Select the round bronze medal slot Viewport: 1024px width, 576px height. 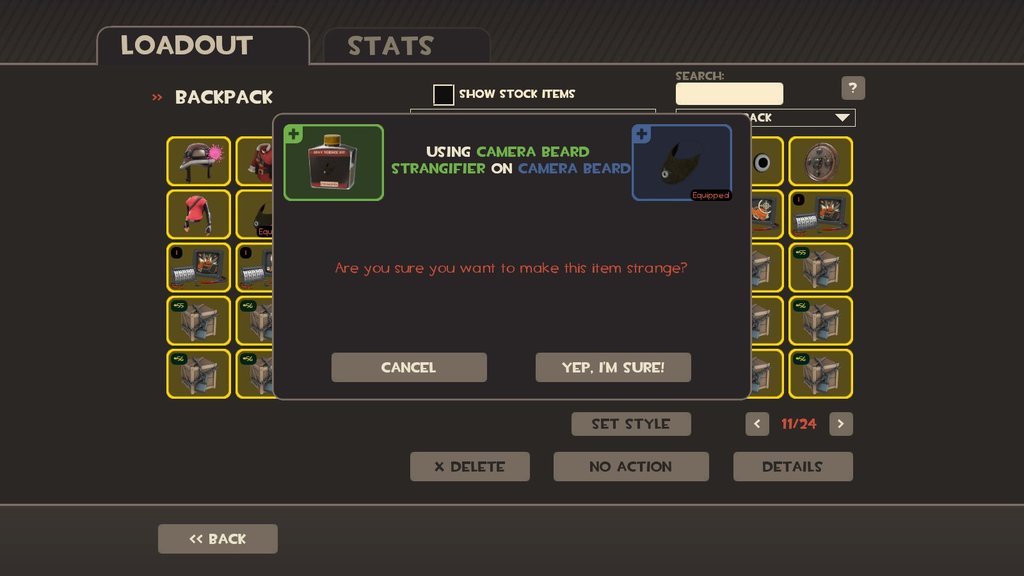821,161
